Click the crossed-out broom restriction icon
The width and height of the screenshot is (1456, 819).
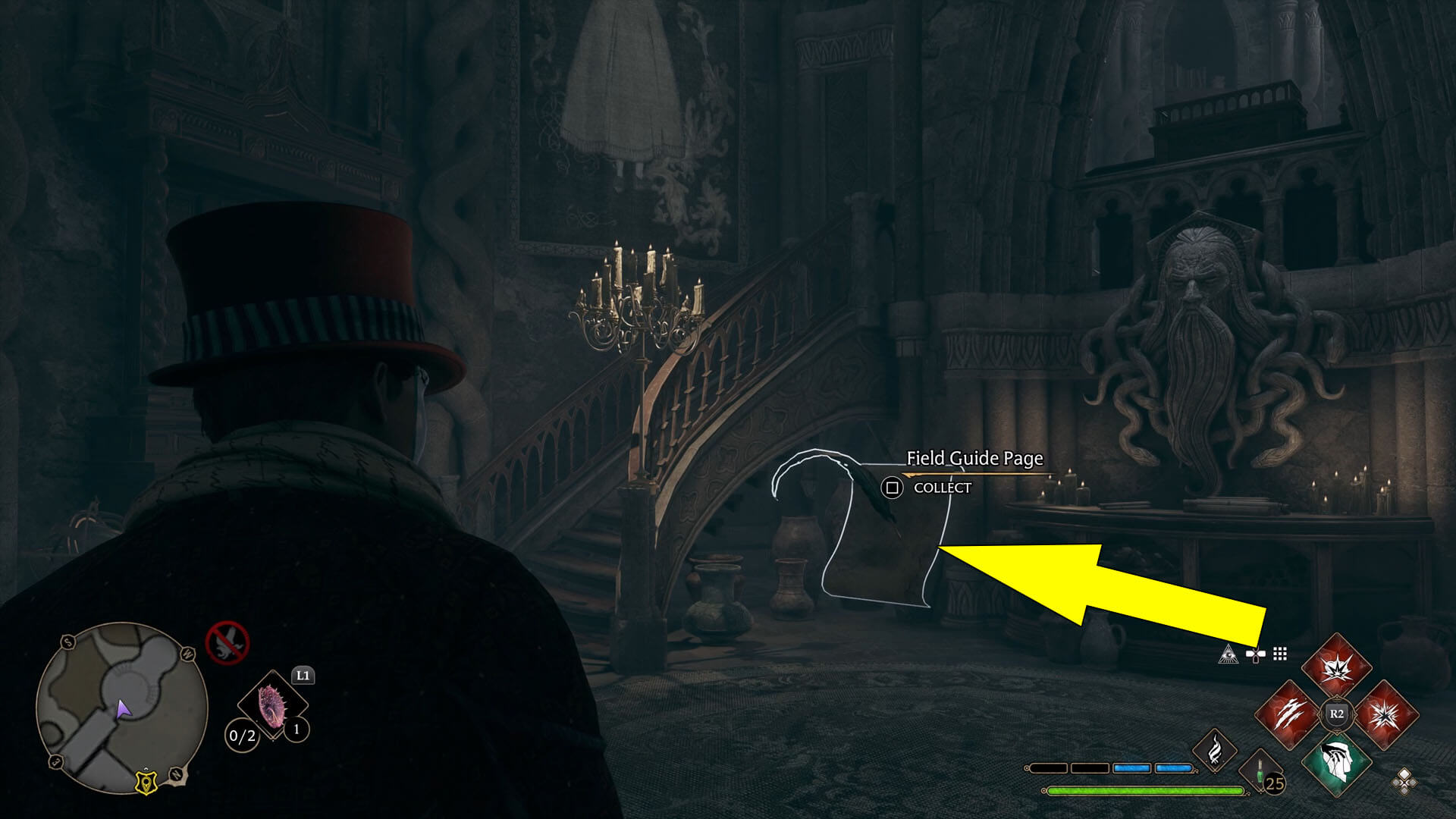[227, 643]
